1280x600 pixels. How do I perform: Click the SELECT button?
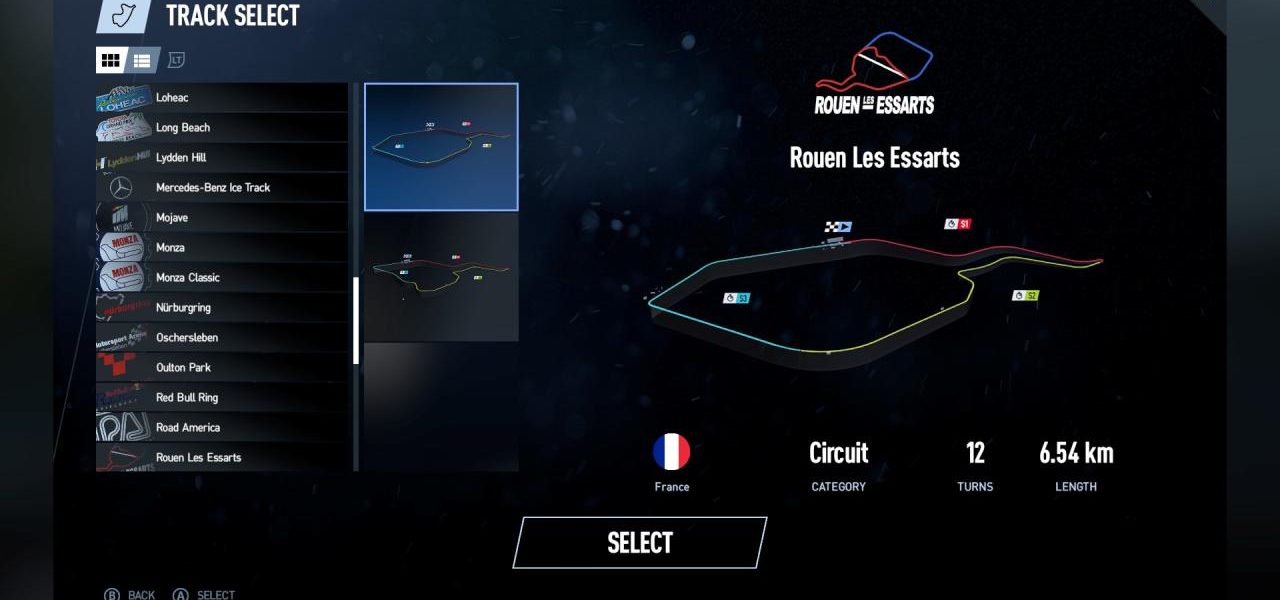tap(640, 543)
